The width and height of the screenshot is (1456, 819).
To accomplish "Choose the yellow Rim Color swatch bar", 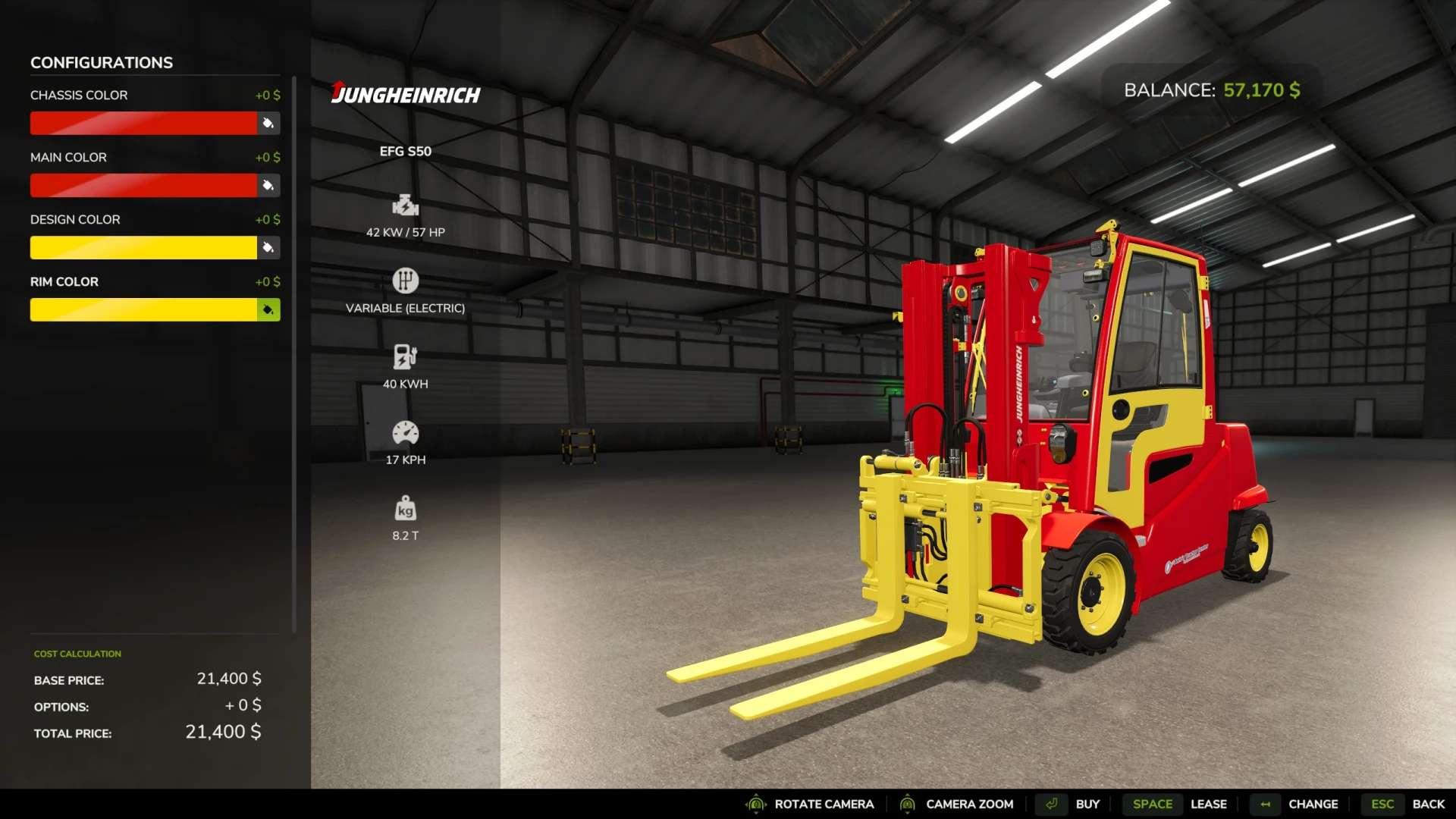I will (143, 309).
